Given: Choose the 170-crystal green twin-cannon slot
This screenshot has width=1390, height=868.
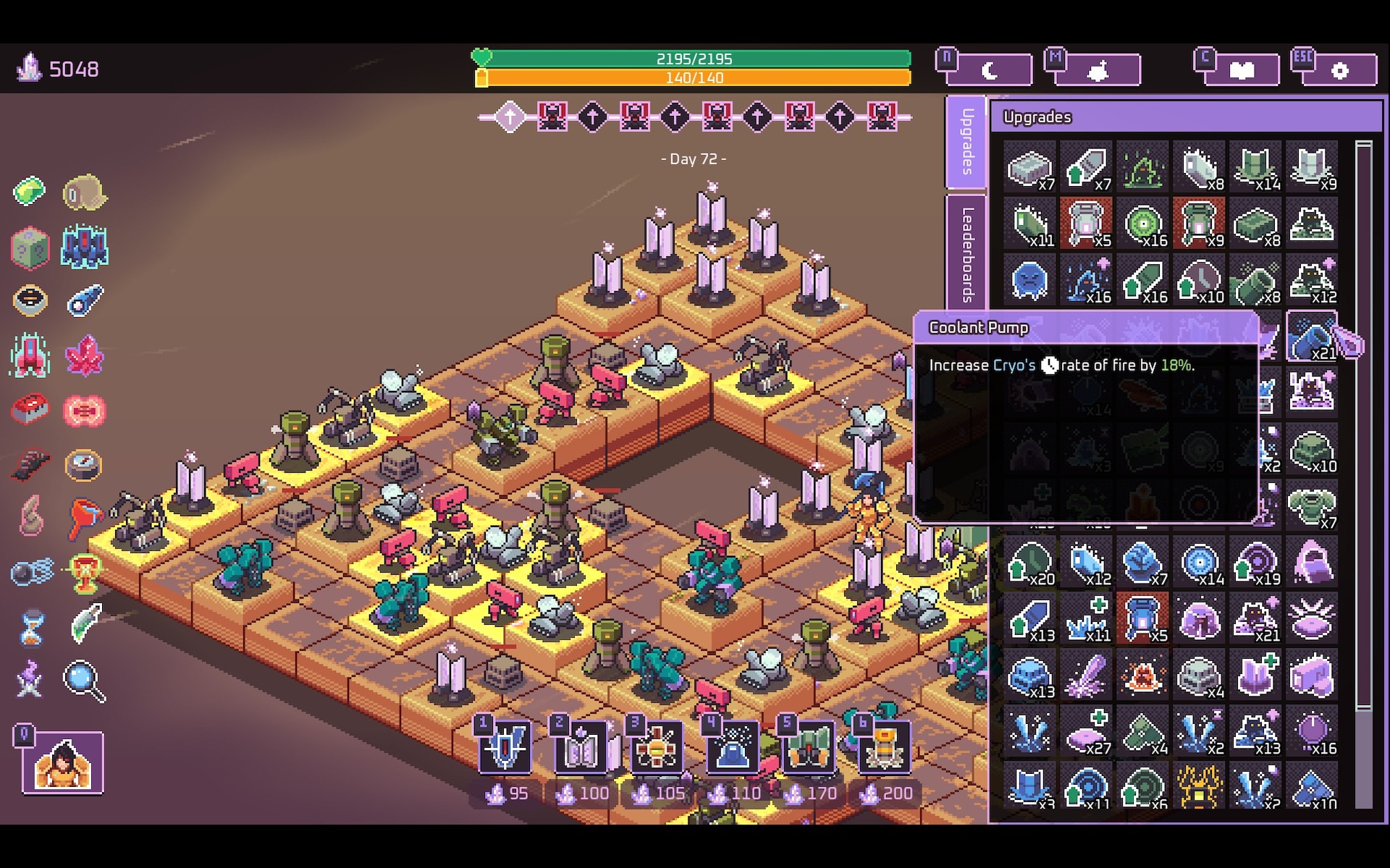Looking at the screenshot, I should [808, 747].
